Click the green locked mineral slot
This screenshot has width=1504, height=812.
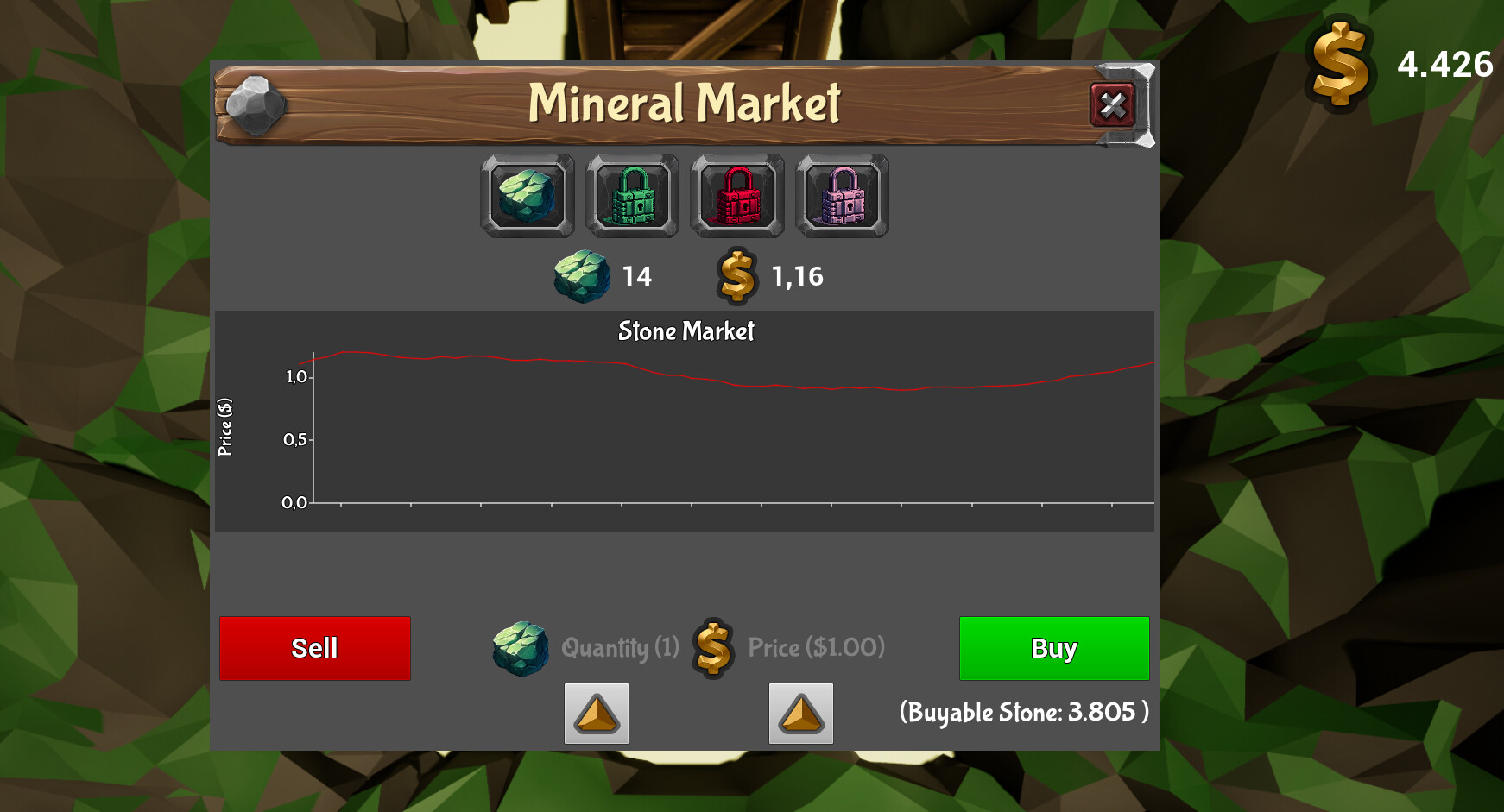632,195
